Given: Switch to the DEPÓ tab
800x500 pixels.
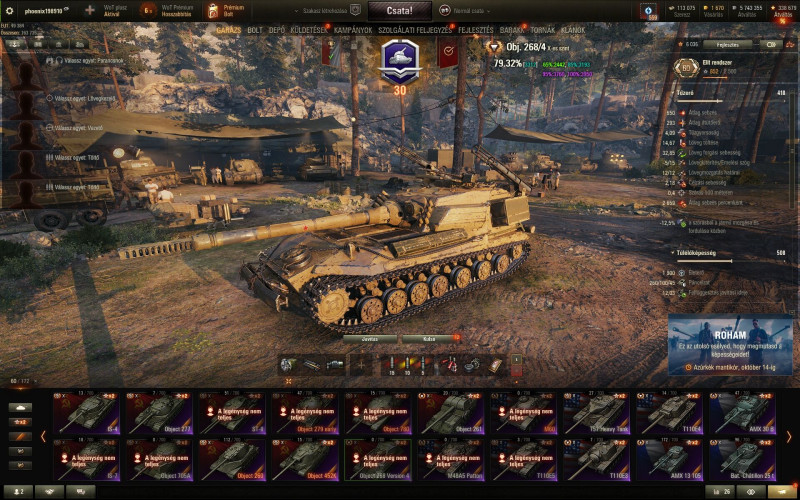Looking at the screenshot, I should click(277, 30).
